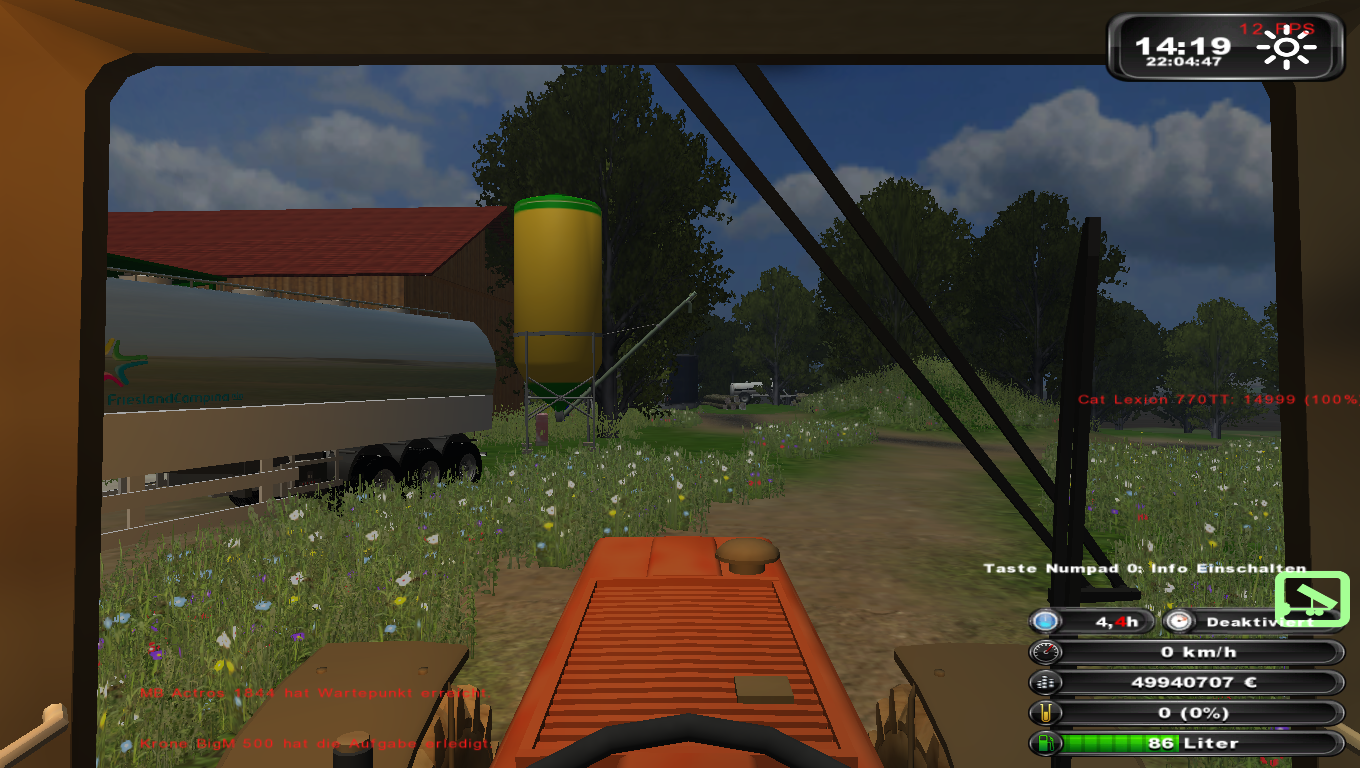The width and height of the screenshot is (1360, 768).
Task: Select the sun weather icon
Action: click(x=1286, y=50)
